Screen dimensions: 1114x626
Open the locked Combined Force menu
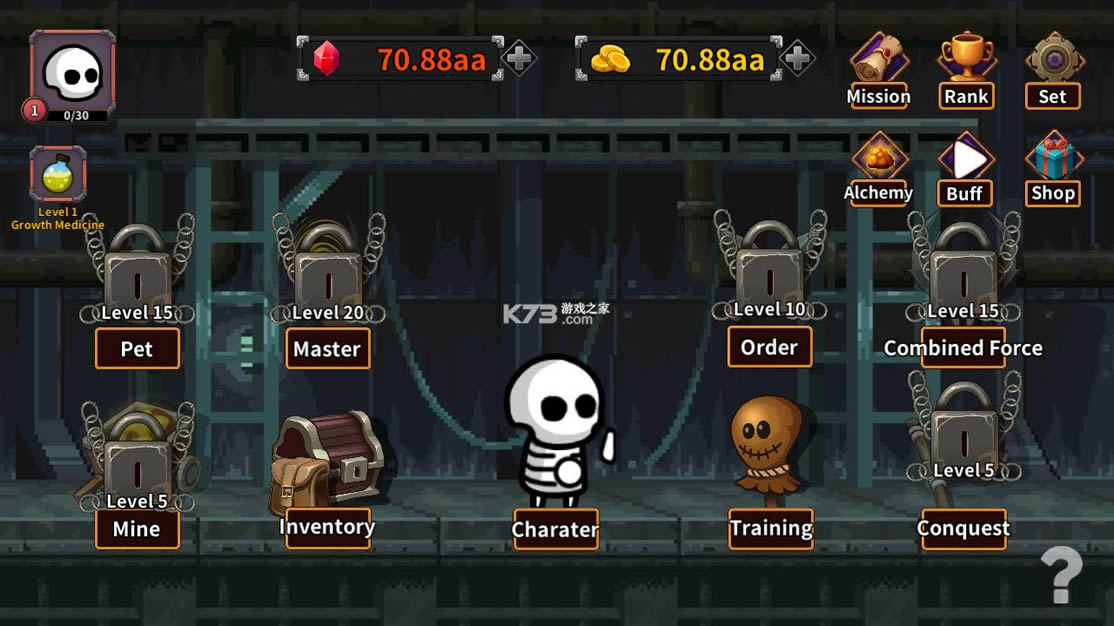963,348
